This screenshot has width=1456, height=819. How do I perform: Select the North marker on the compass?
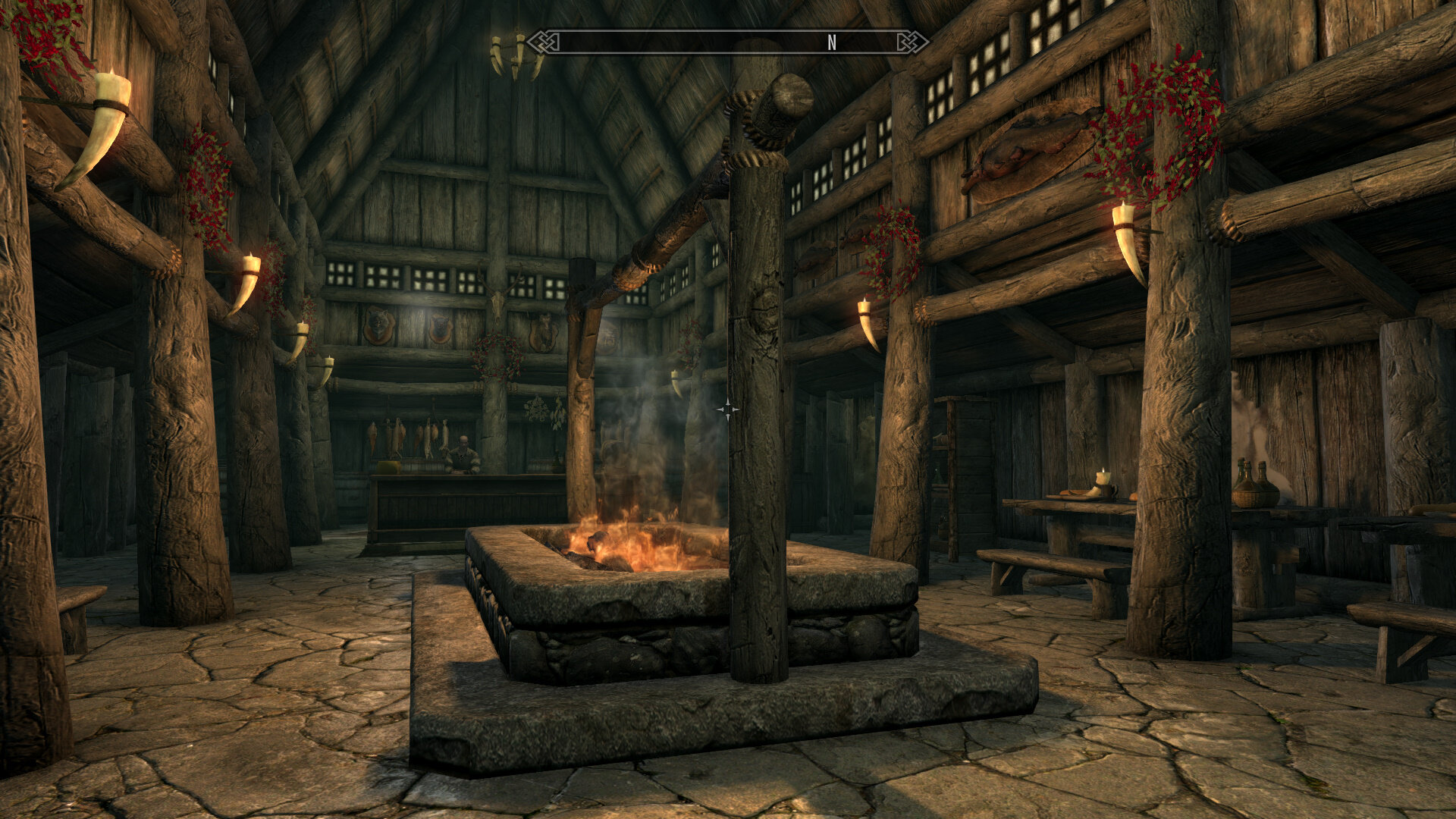tap(832, 43)
